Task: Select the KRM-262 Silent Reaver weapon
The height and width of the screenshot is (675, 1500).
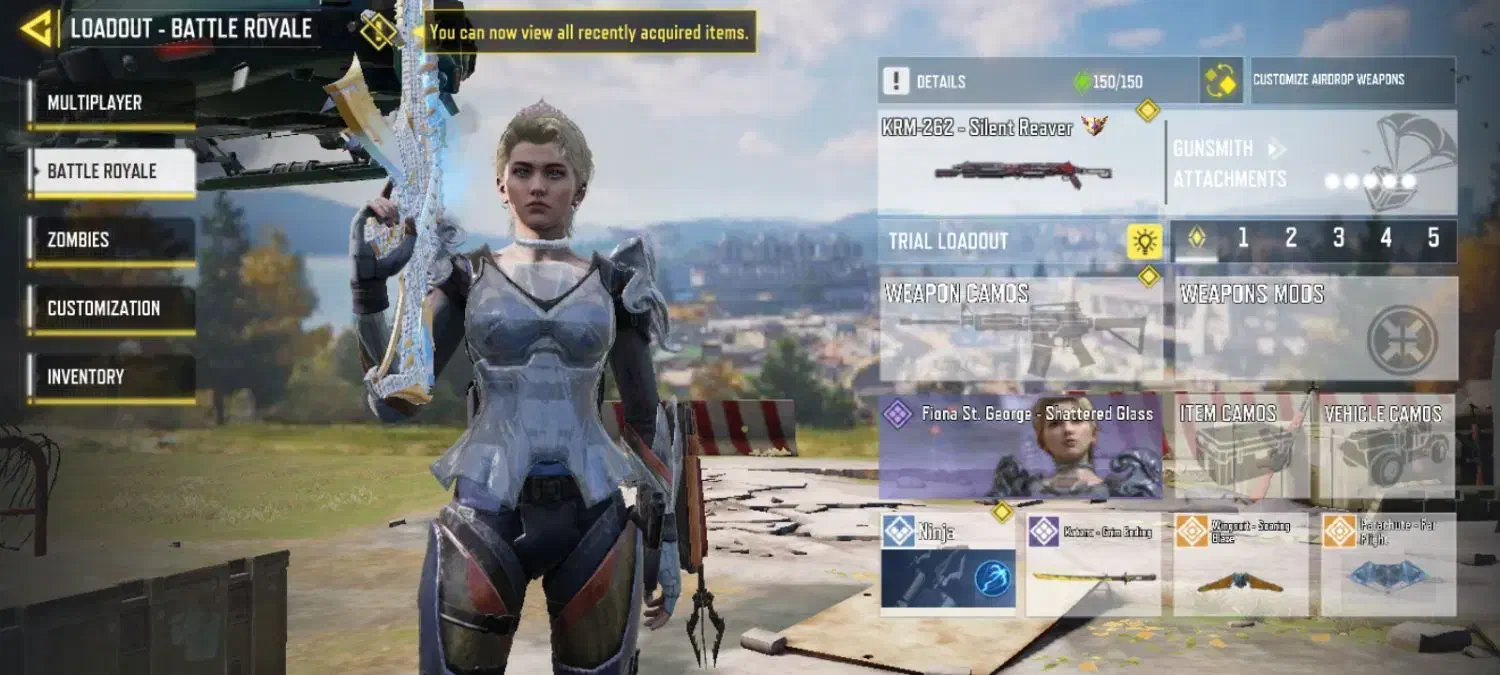Action: click(x=1020, y=163)
